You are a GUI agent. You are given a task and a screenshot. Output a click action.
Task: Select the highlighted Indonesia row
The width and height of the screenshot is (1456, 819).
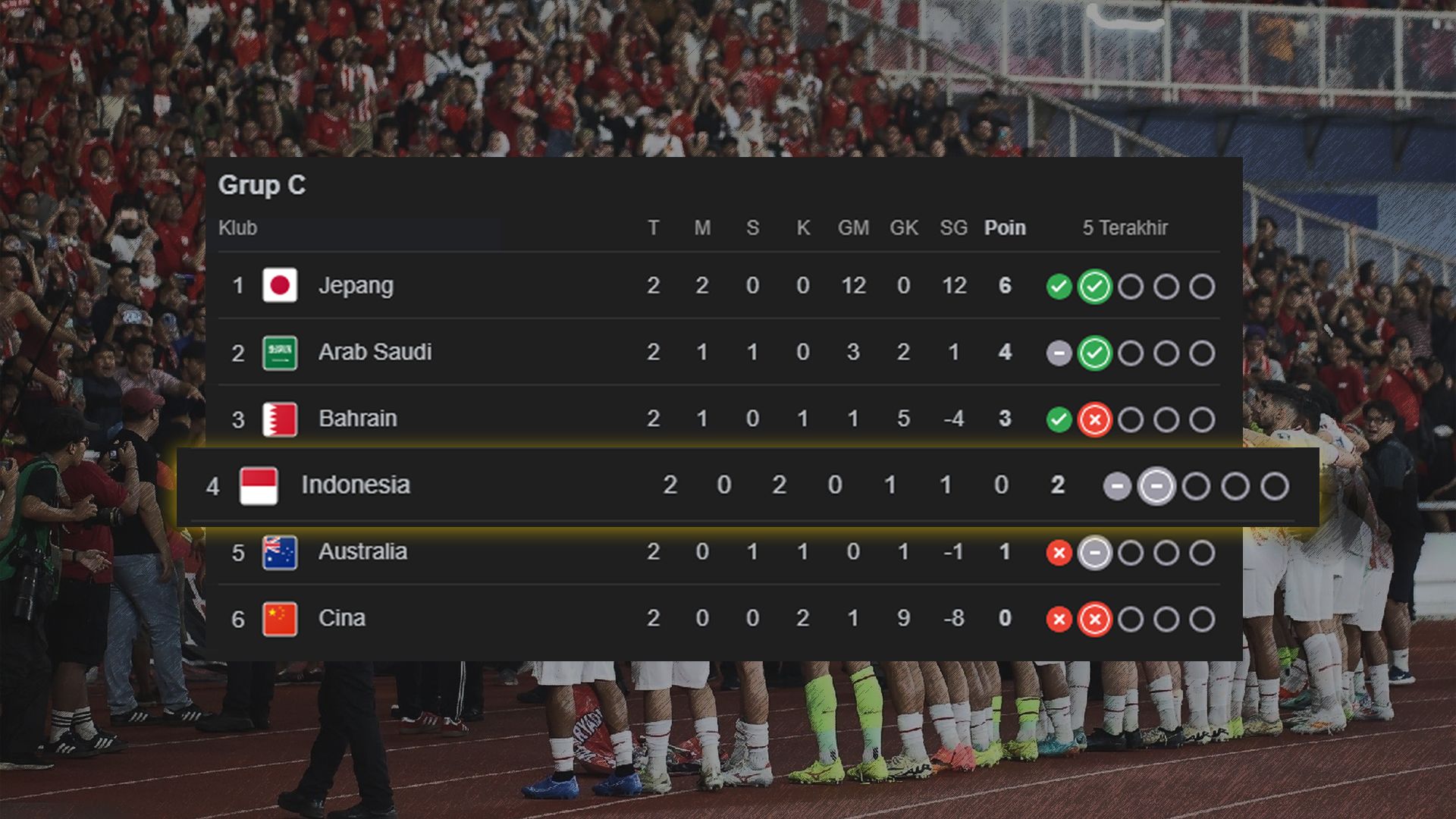click(355, 485)
